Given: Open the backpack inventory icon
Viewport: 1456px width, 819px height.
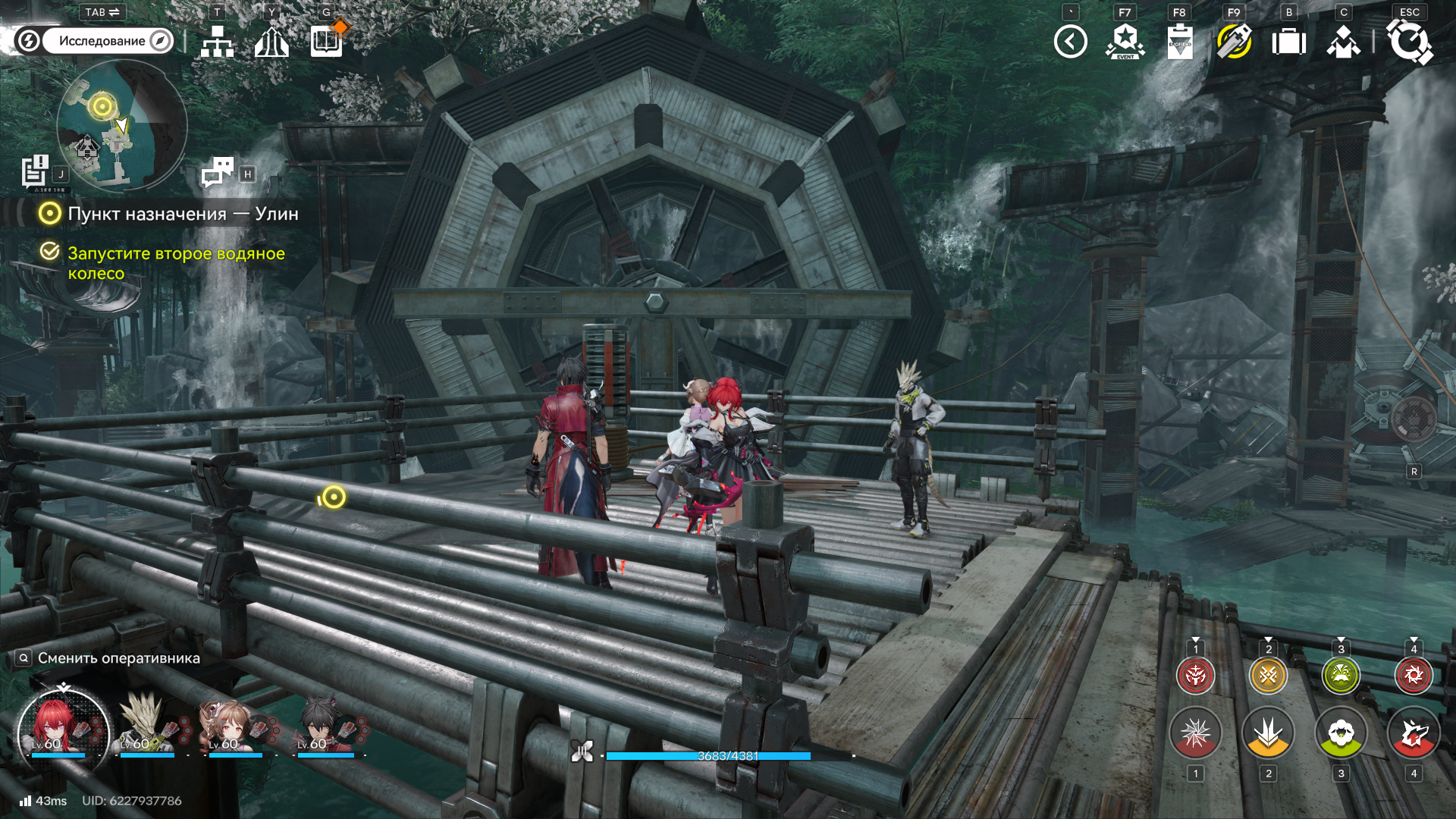Looking at the screenshot, I should 1288,42.
